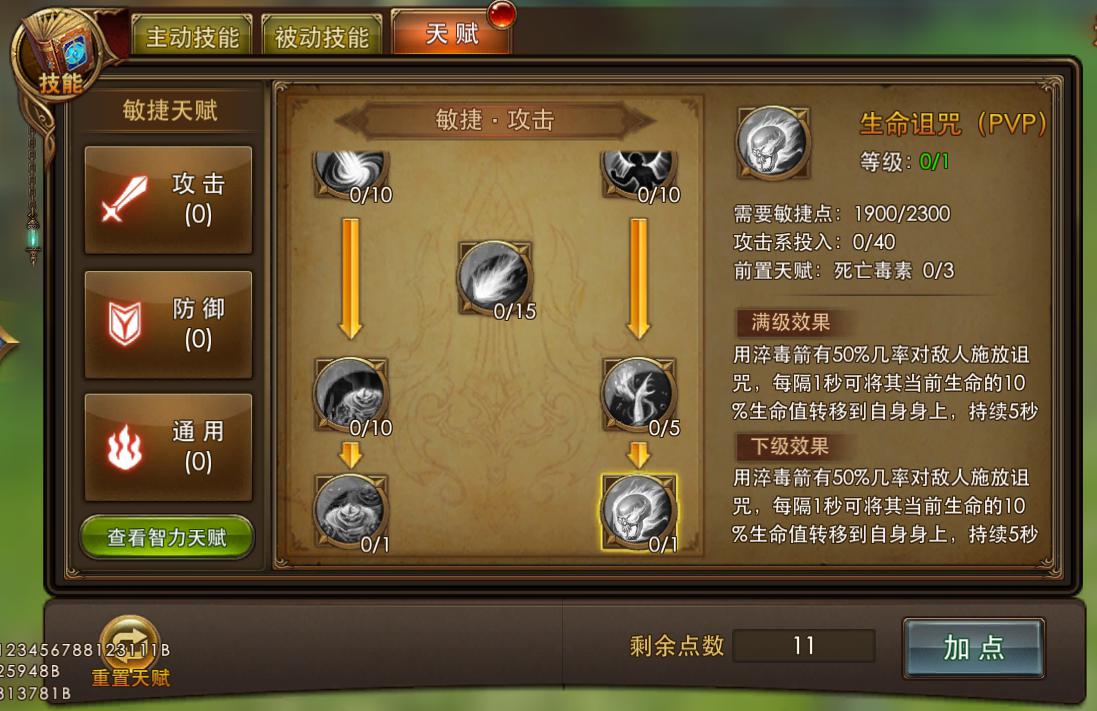Pick the bottom-left beast talent 0/1
Screen dimensions: 1097x711
(x=350, y=510)
